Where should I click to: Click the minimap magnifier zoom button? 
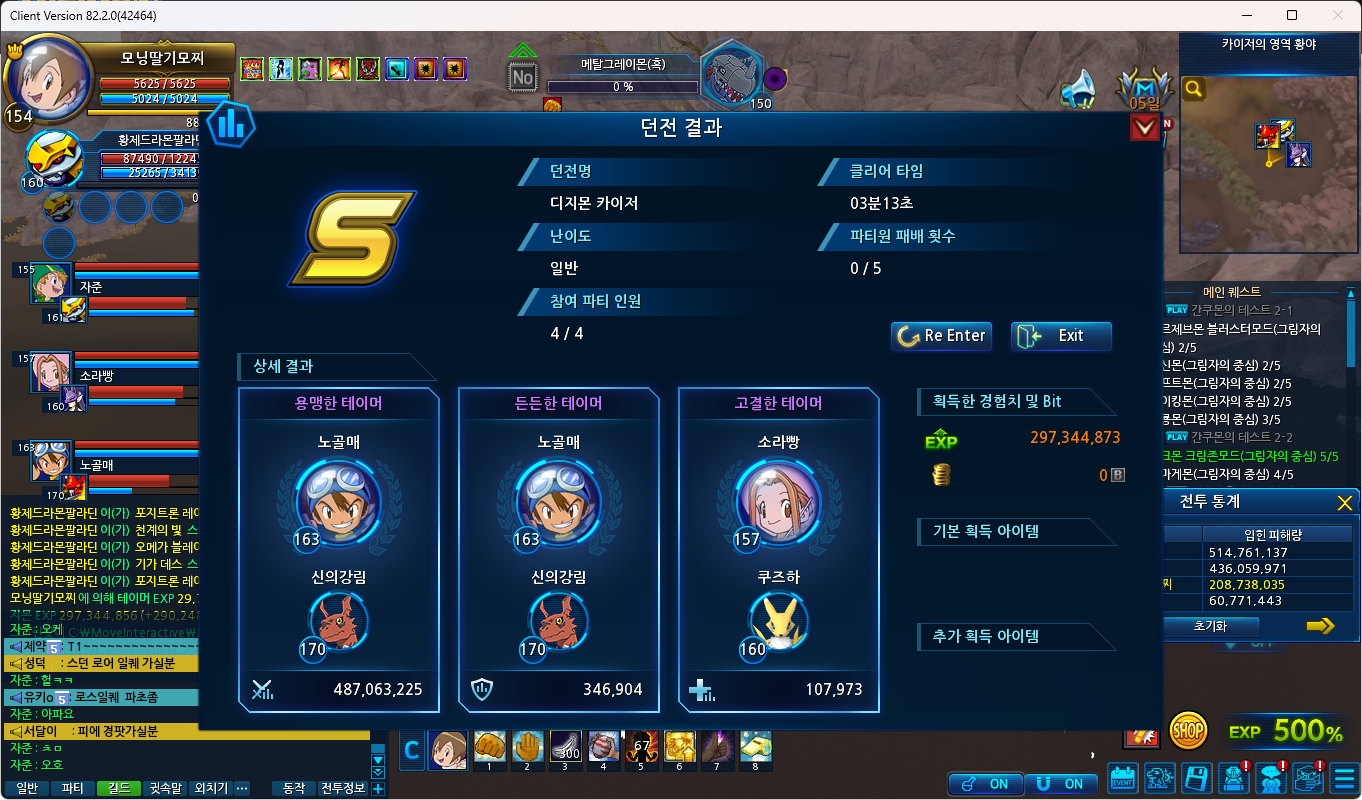[1194, 90]
